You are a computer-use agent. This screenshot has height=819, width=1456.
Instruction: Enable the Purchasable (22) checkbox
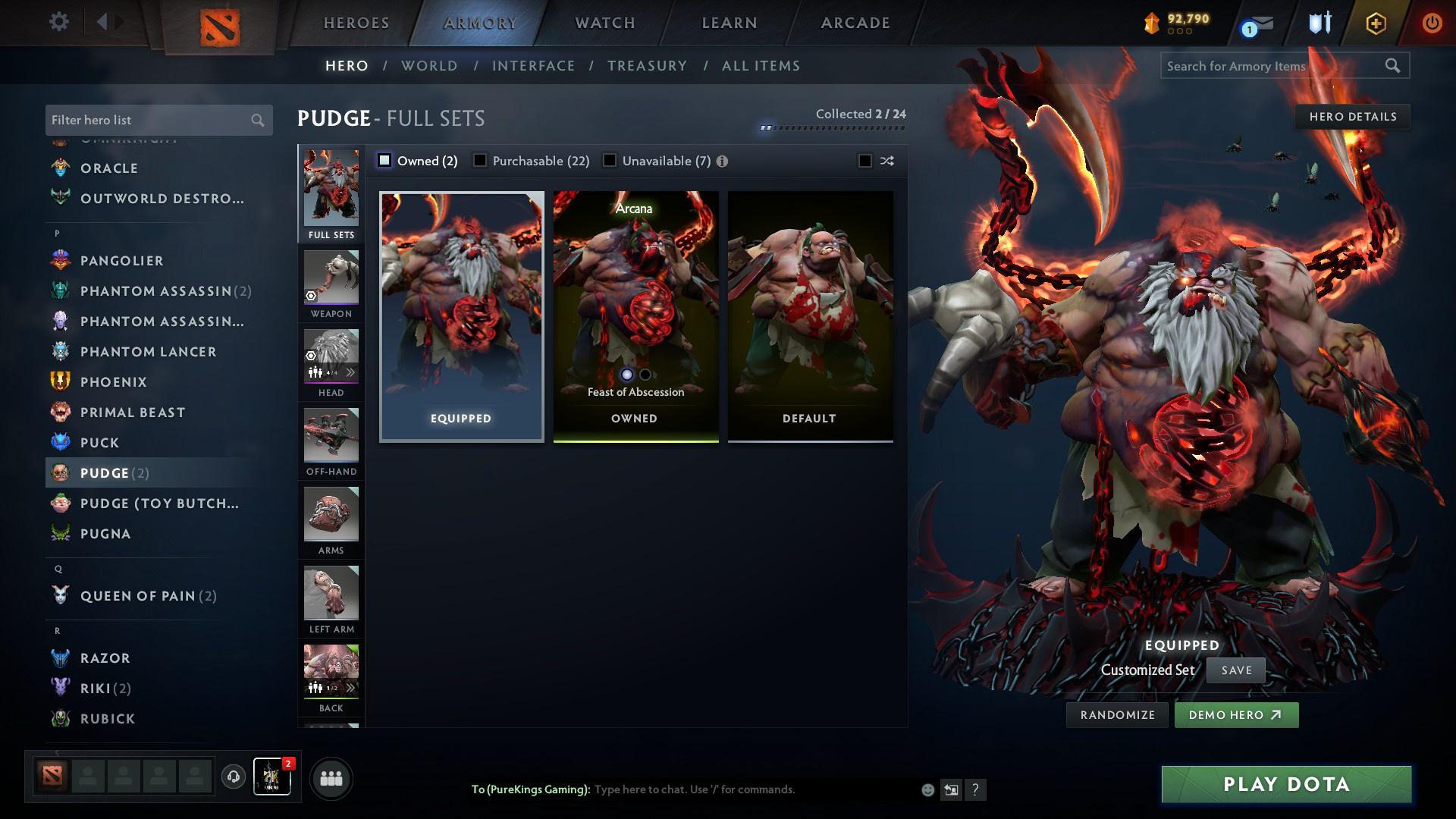click(x=480, y=161)
